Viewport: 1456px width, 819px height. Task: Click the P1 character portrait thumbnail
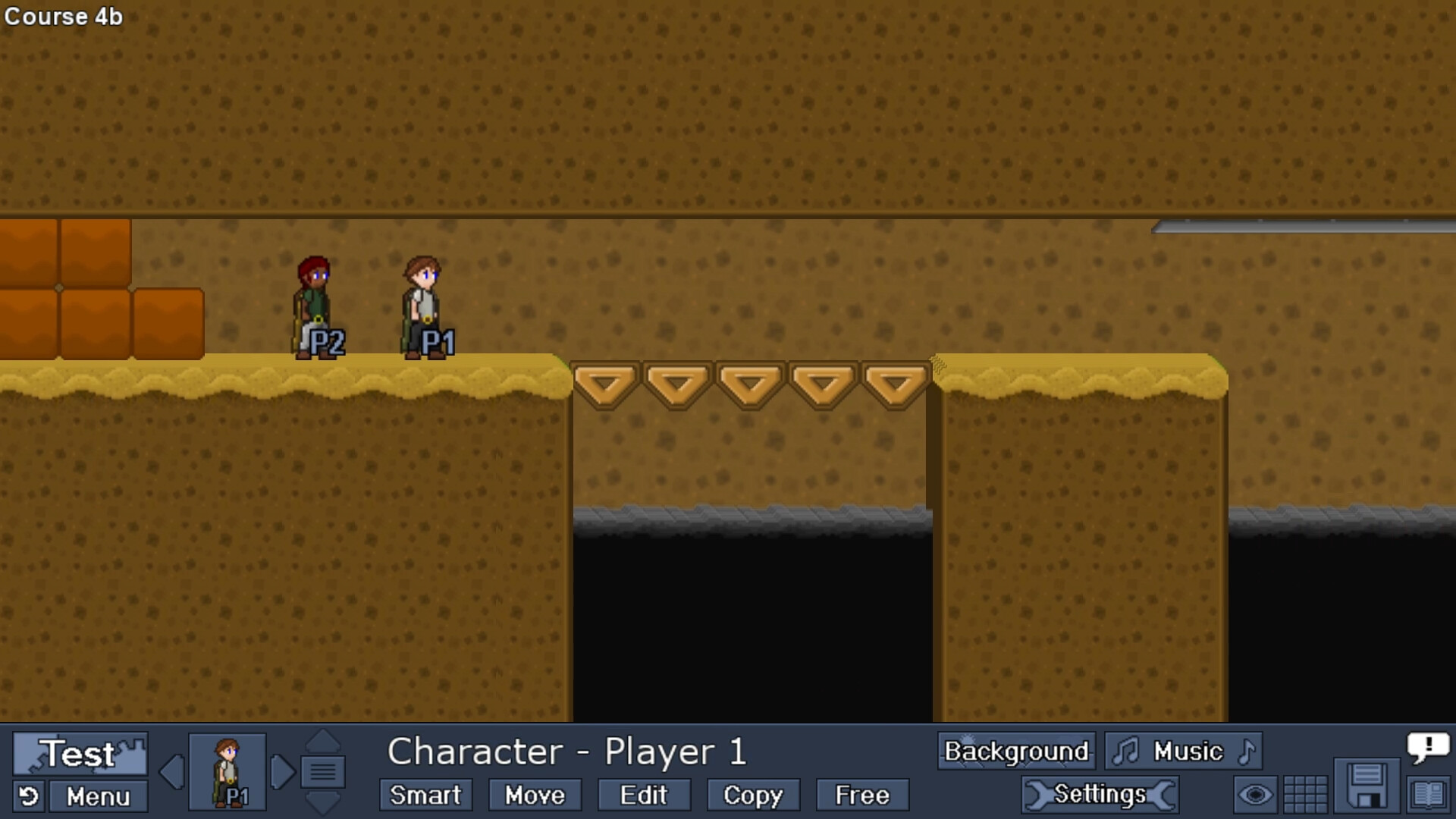[x=226, y=770]
